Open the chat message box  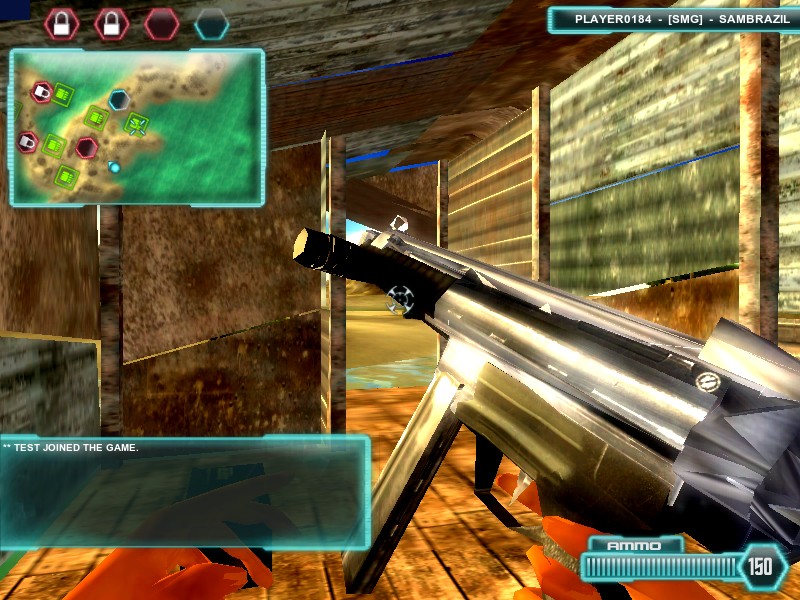184,492
